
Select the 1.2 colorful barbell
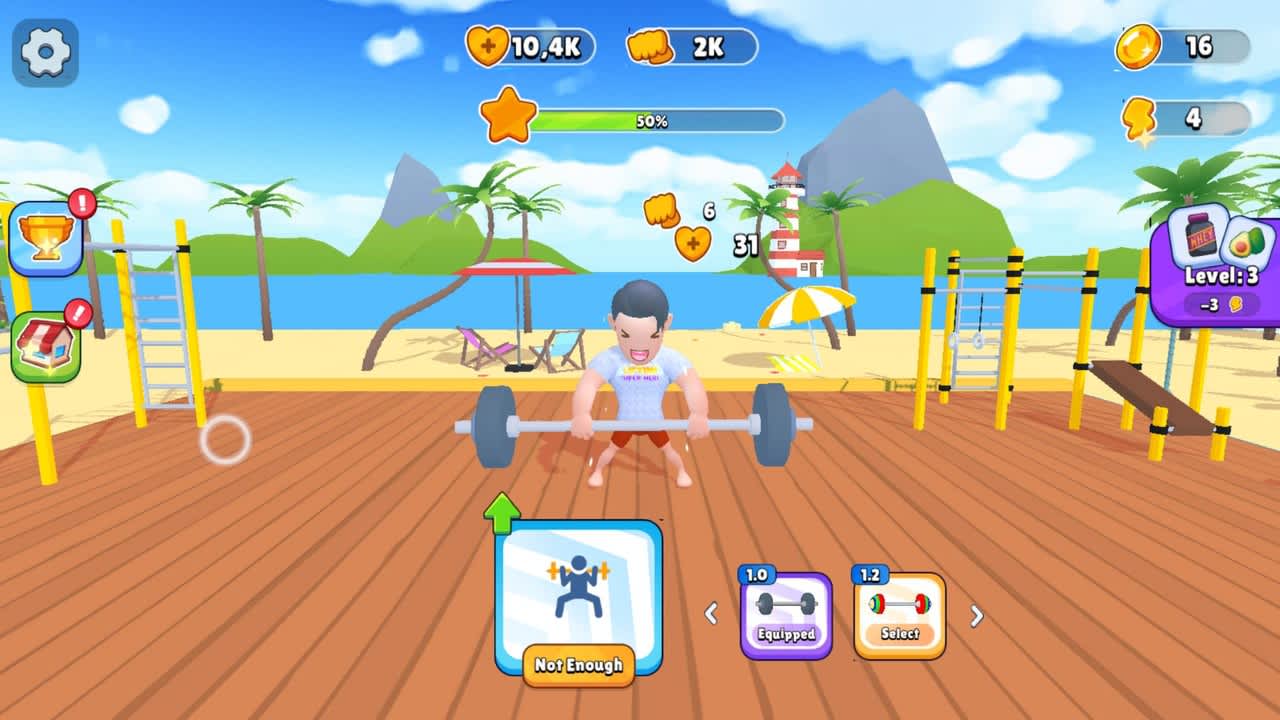pos(899,601)
